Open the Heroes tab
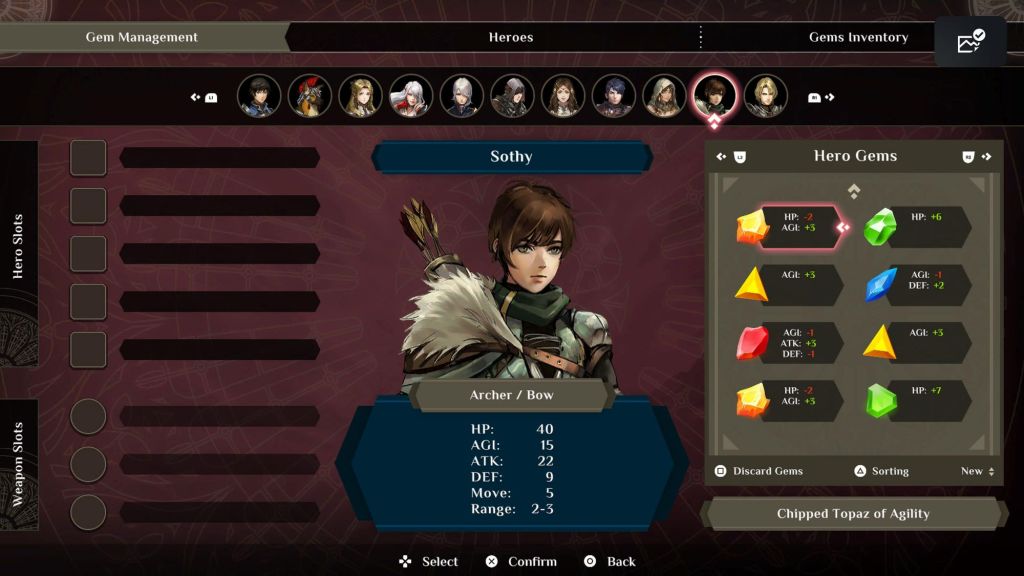The height and width of the screenshot is (576, 1024). coord(510,37)
